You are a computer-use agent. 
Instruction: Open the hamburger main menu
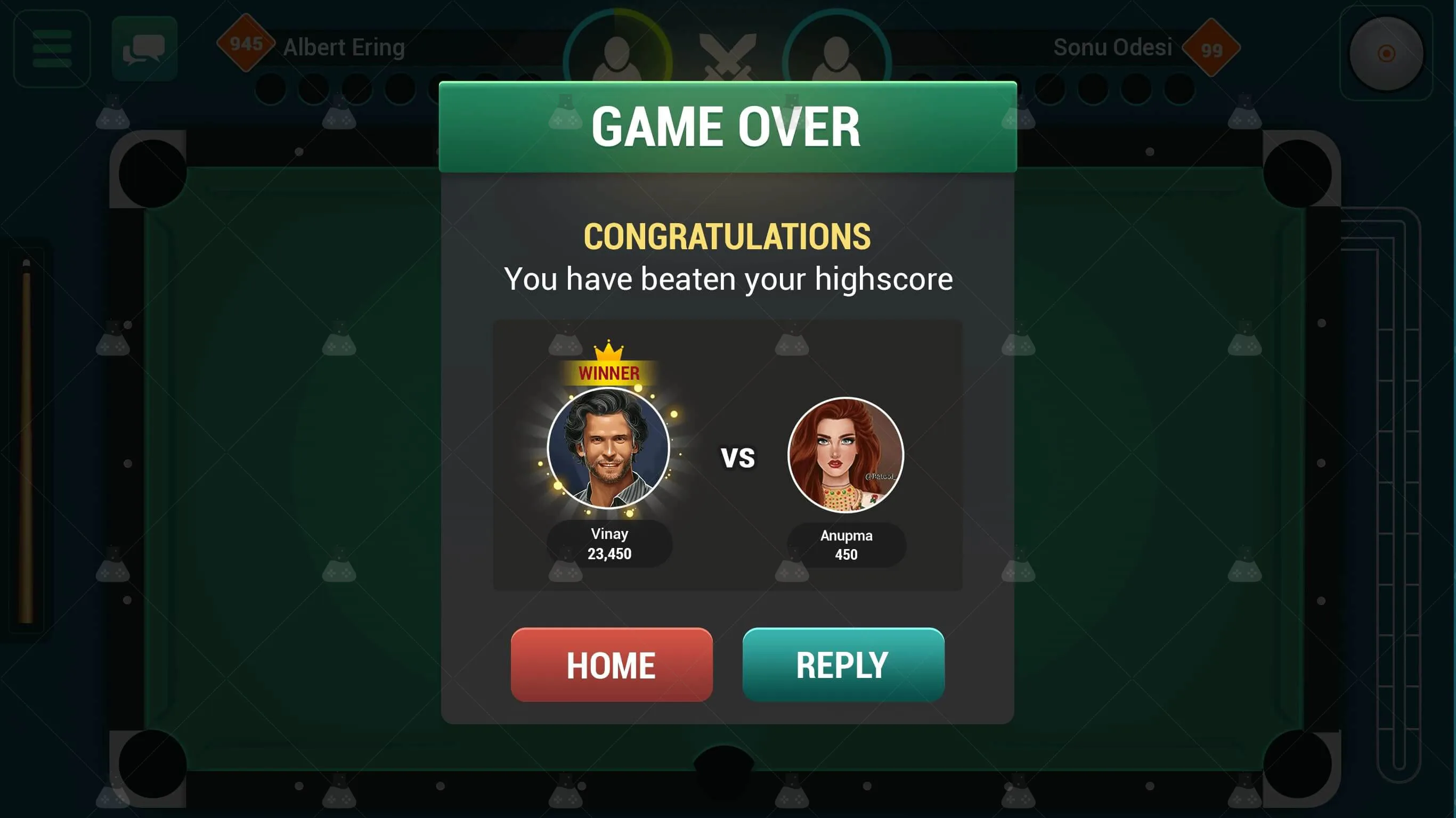coord(52,50)
